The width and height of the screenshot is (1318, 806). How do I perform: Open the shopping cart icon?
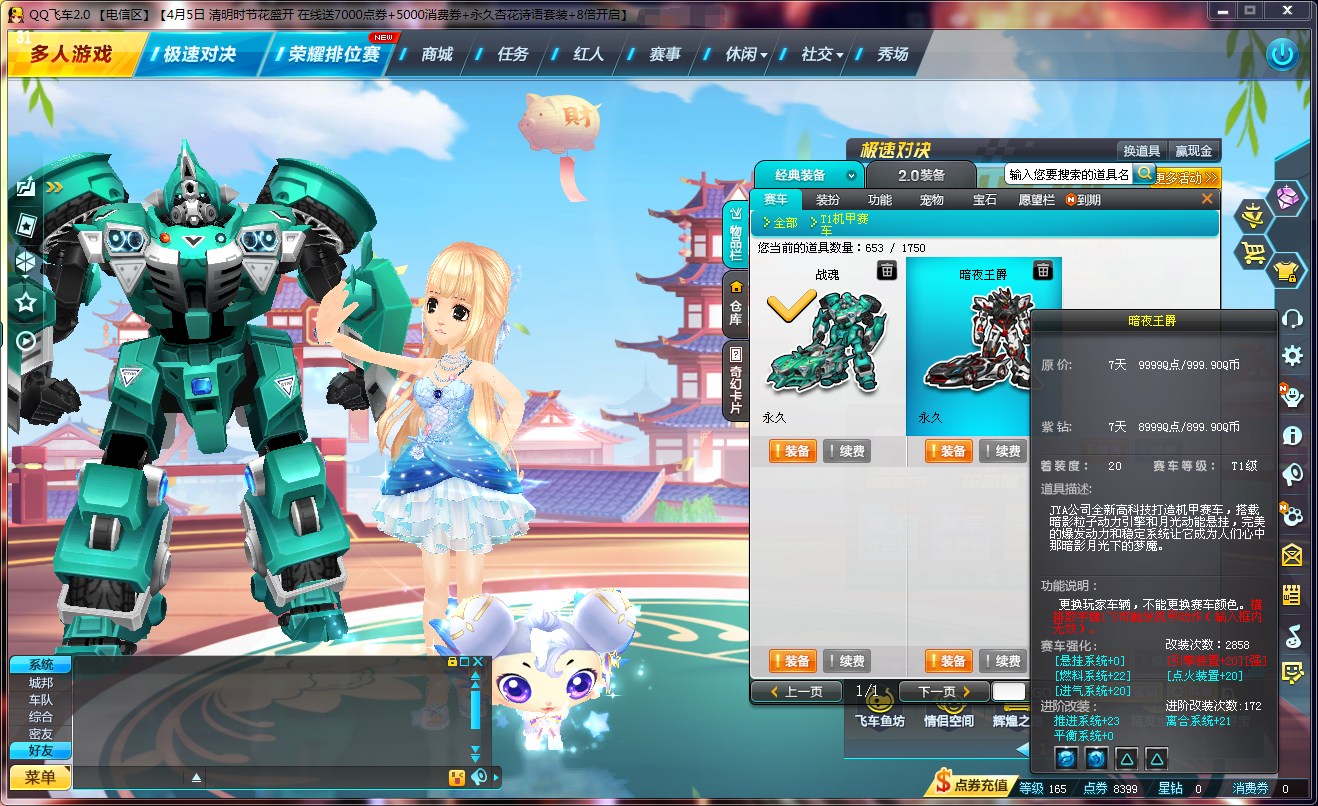[x=1254, y=252]
